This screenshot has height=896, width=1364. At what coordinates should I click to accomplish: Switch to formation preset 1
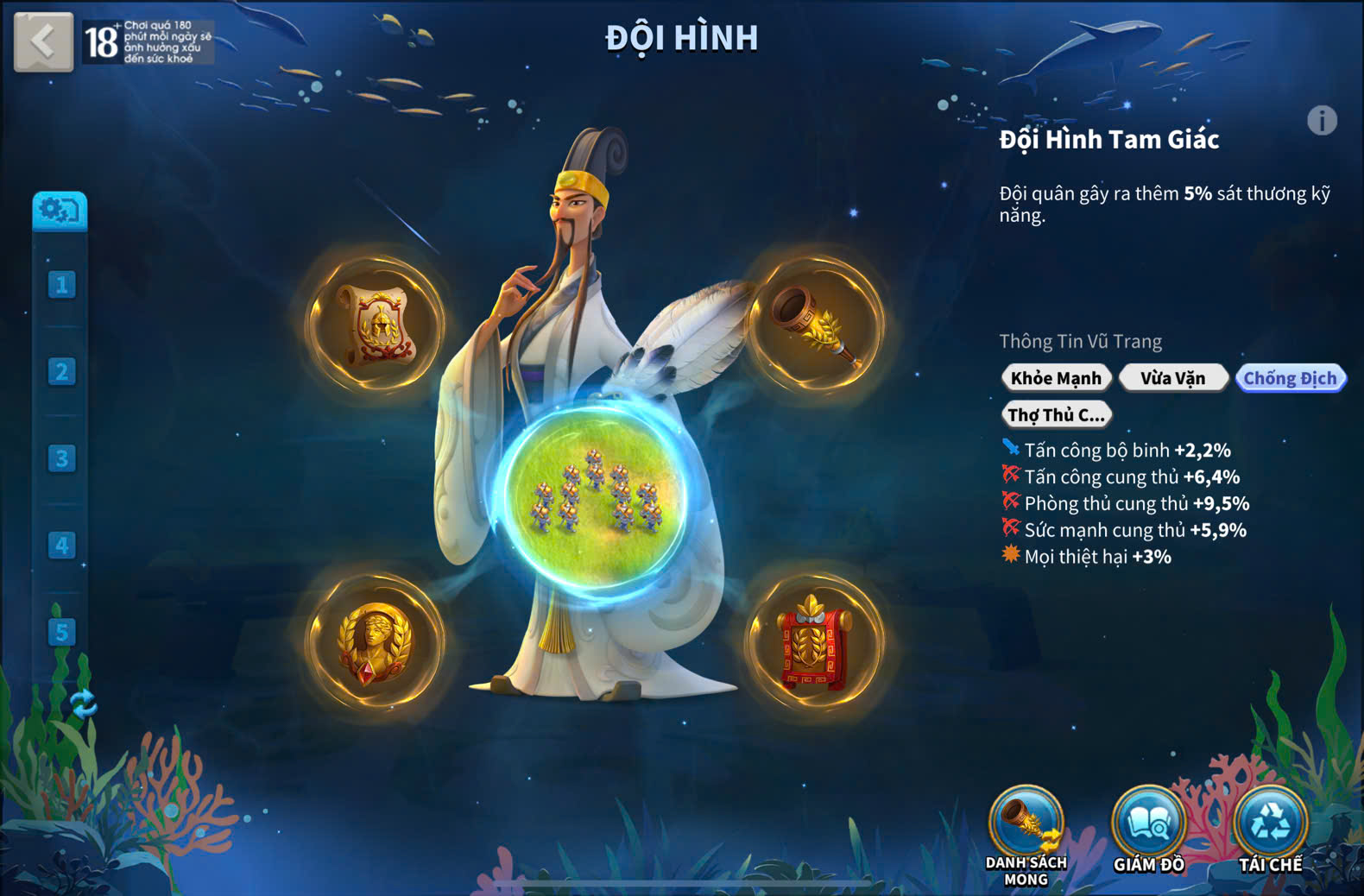coord(61,285)
